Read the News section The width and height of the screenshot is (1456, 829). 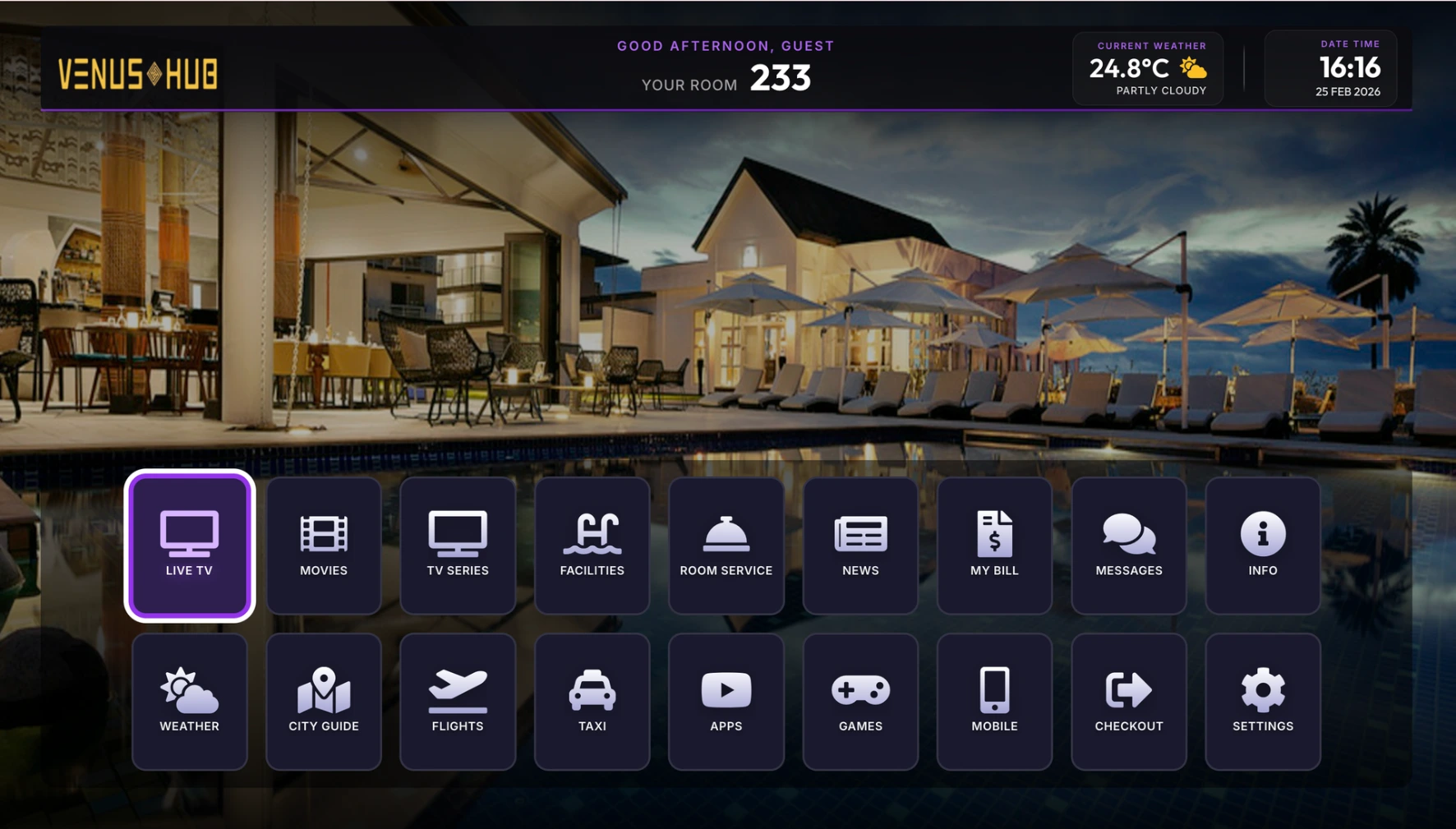tap(860, 545)
